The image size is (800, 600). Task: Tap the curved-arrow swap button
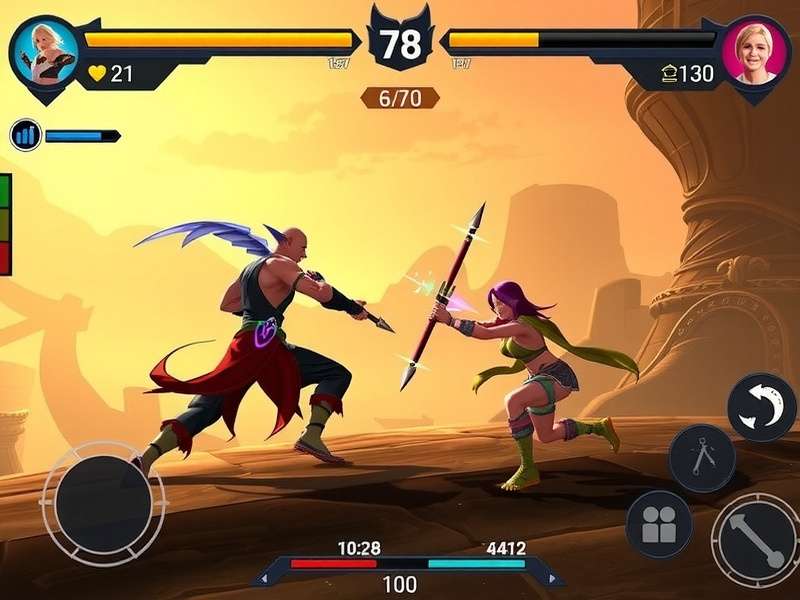[x=761, y=406]
